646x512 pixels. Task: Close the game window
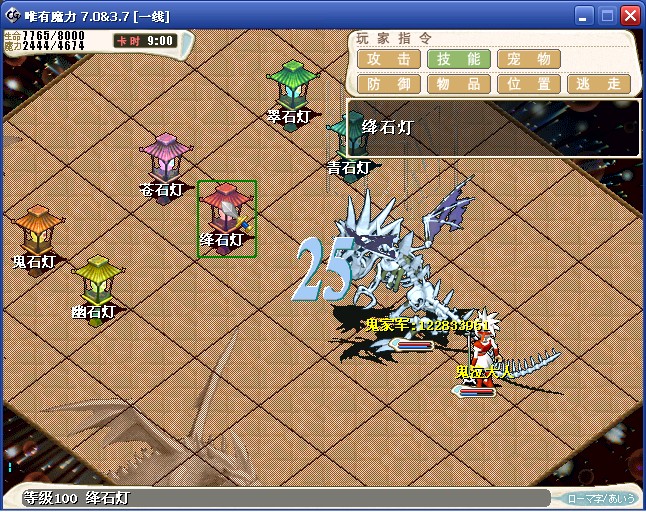tap(630, 16)
